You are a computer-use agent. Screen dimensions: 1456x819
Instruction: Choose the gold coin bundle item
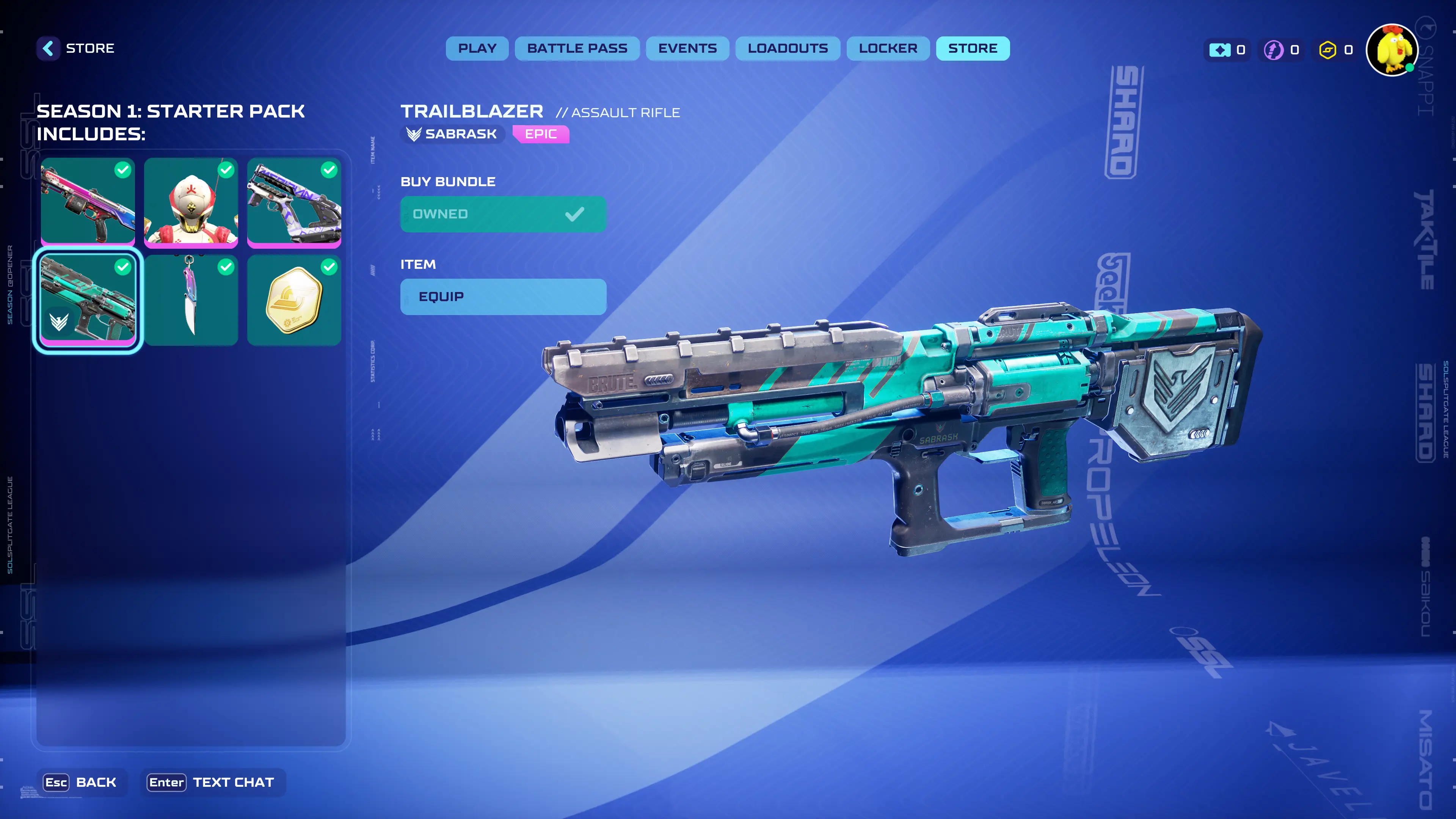pyautogui.click(x=294, y=300)
